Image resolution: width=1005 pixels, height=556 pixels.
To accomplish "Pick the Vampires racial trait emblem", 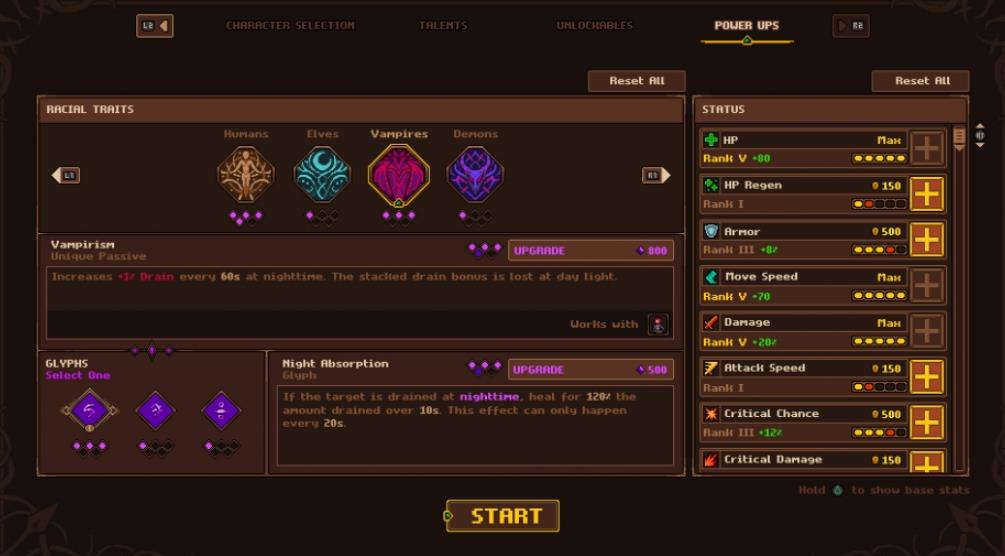I will tap(398, 174).
